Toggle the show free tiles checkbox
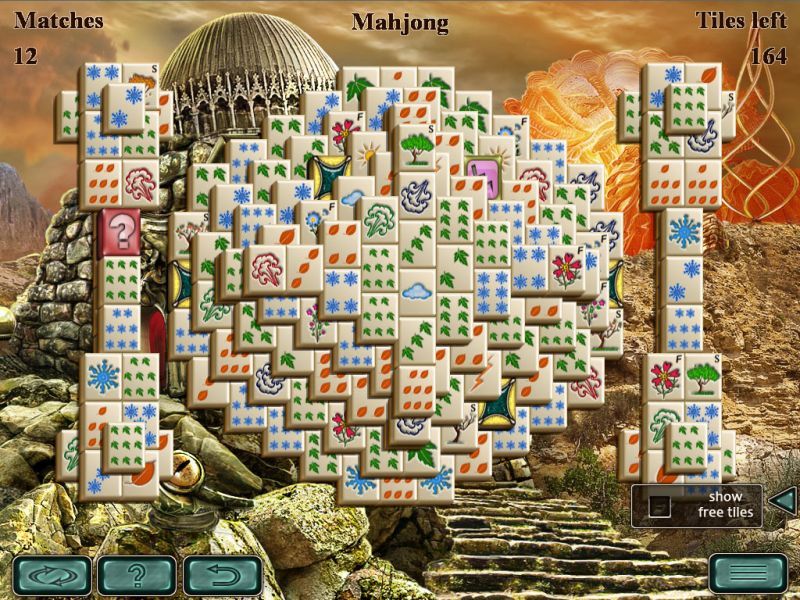 [x=660, y=507]
